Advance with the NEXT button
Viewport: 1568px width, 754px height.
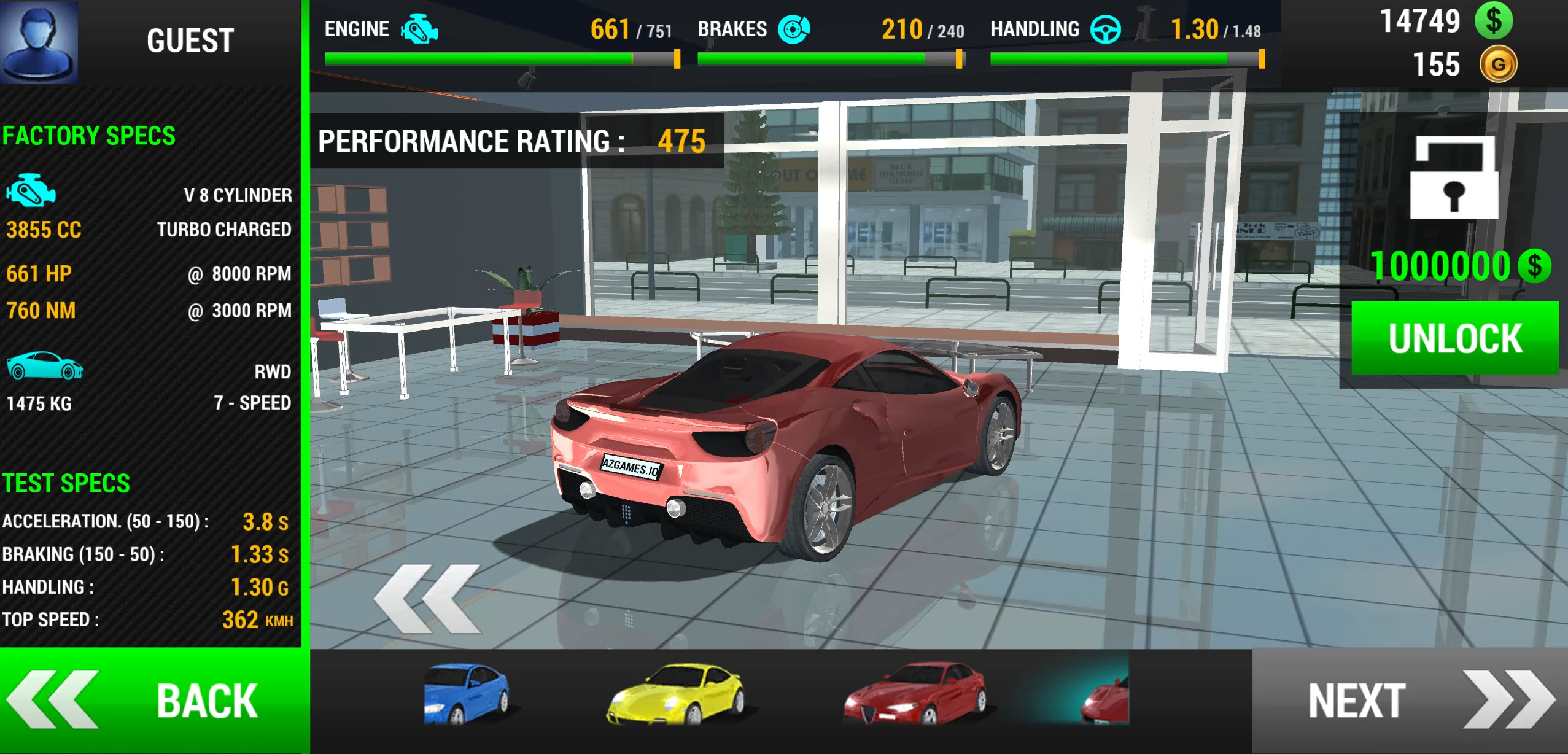click(1410, 701)
